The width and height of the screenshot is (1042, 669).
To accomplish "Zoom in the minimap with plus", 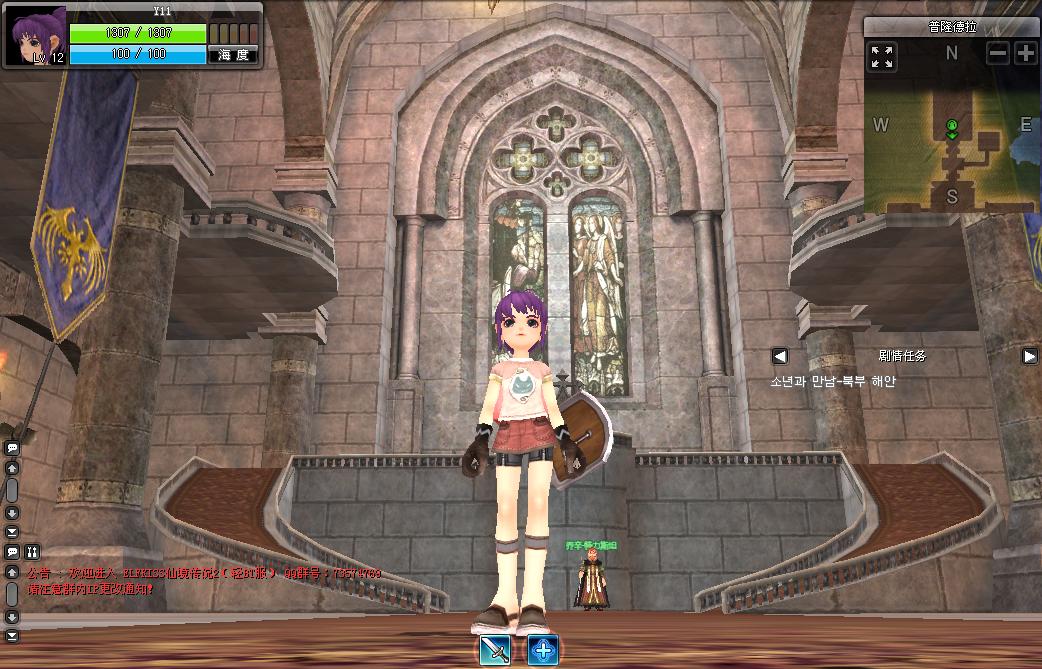I will [1025, 54].
